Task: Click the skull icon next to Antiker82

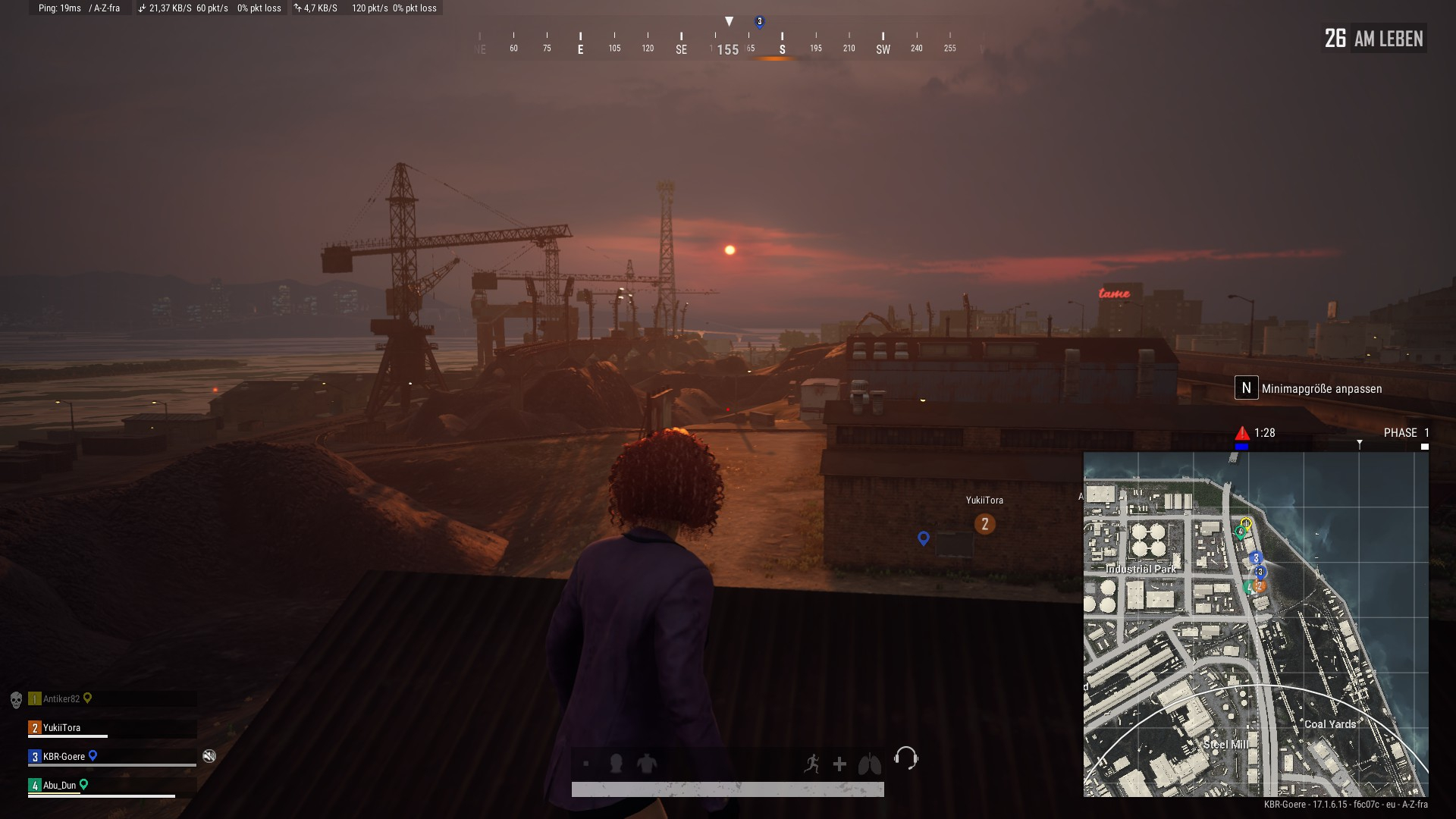Action: (x=16, y=699)
